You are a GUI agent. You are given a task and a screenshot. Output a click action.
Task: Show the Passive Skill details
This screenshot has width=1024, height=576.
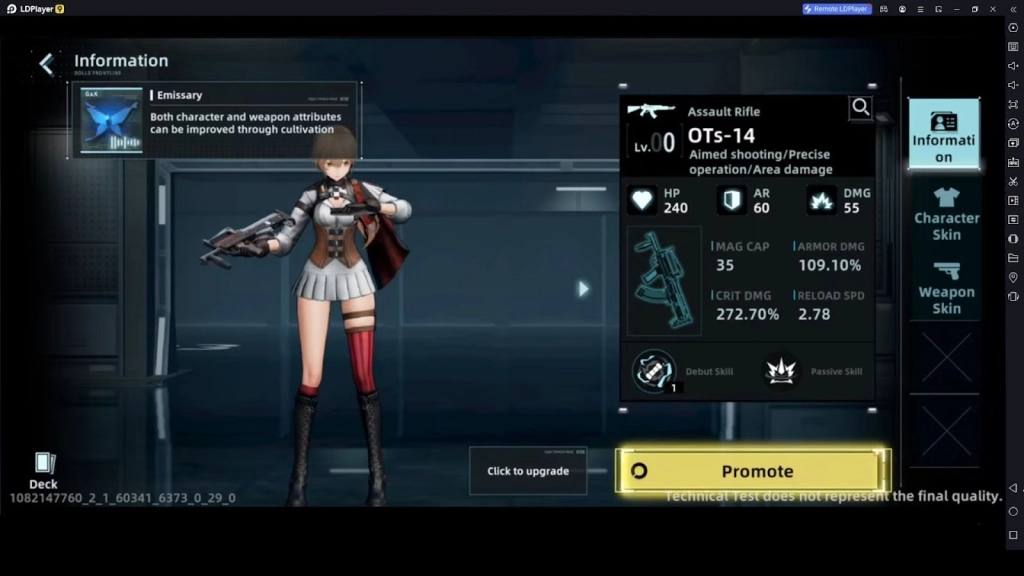pyautogui.click(x=780, y=371)
